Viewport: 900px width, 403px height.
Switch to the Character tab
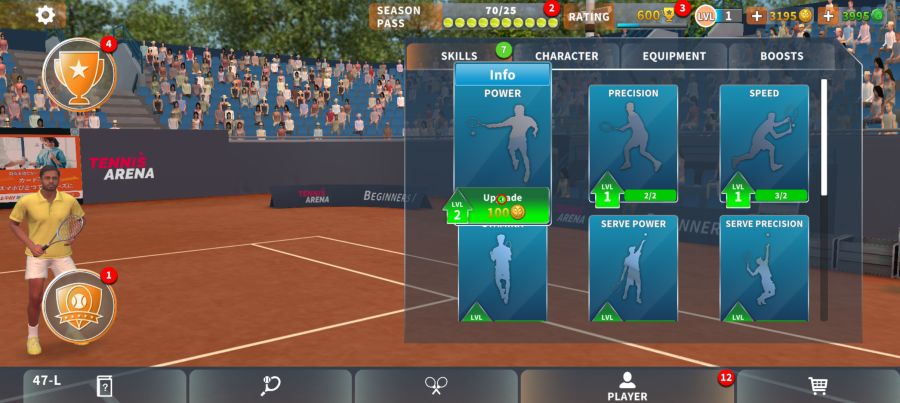tap(566, 56)
